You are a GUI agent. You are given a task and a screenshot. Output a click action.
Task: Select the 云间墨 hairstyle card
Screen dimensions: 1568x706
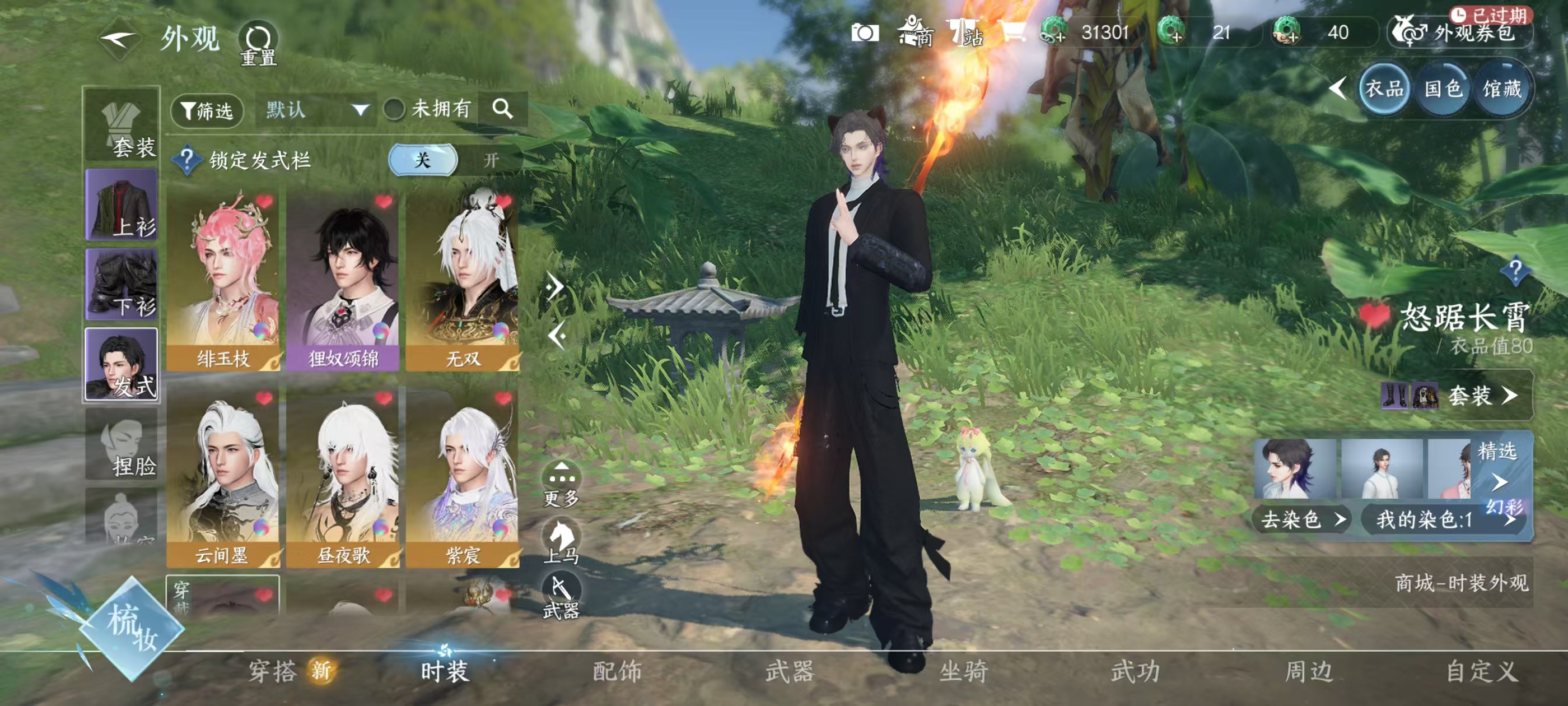point(223,477)
